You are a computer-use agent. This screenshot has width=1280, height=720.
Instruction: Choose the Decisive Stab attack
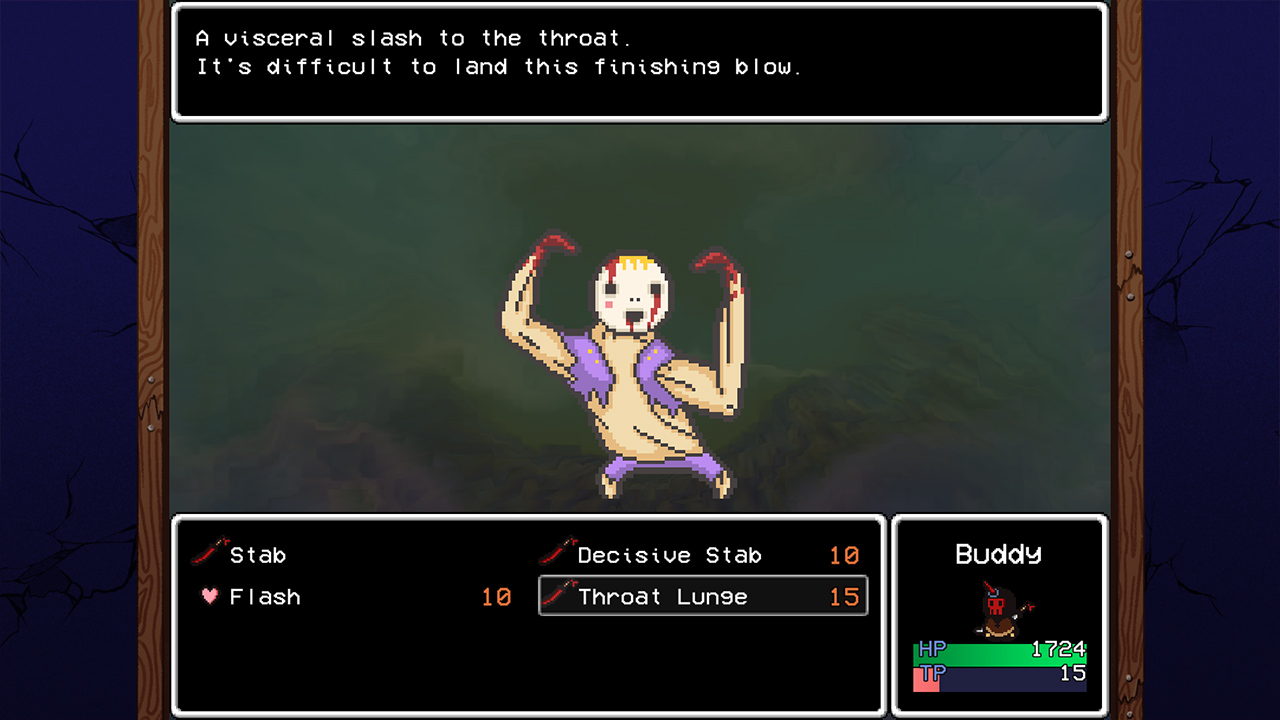[x=670, y=554]
